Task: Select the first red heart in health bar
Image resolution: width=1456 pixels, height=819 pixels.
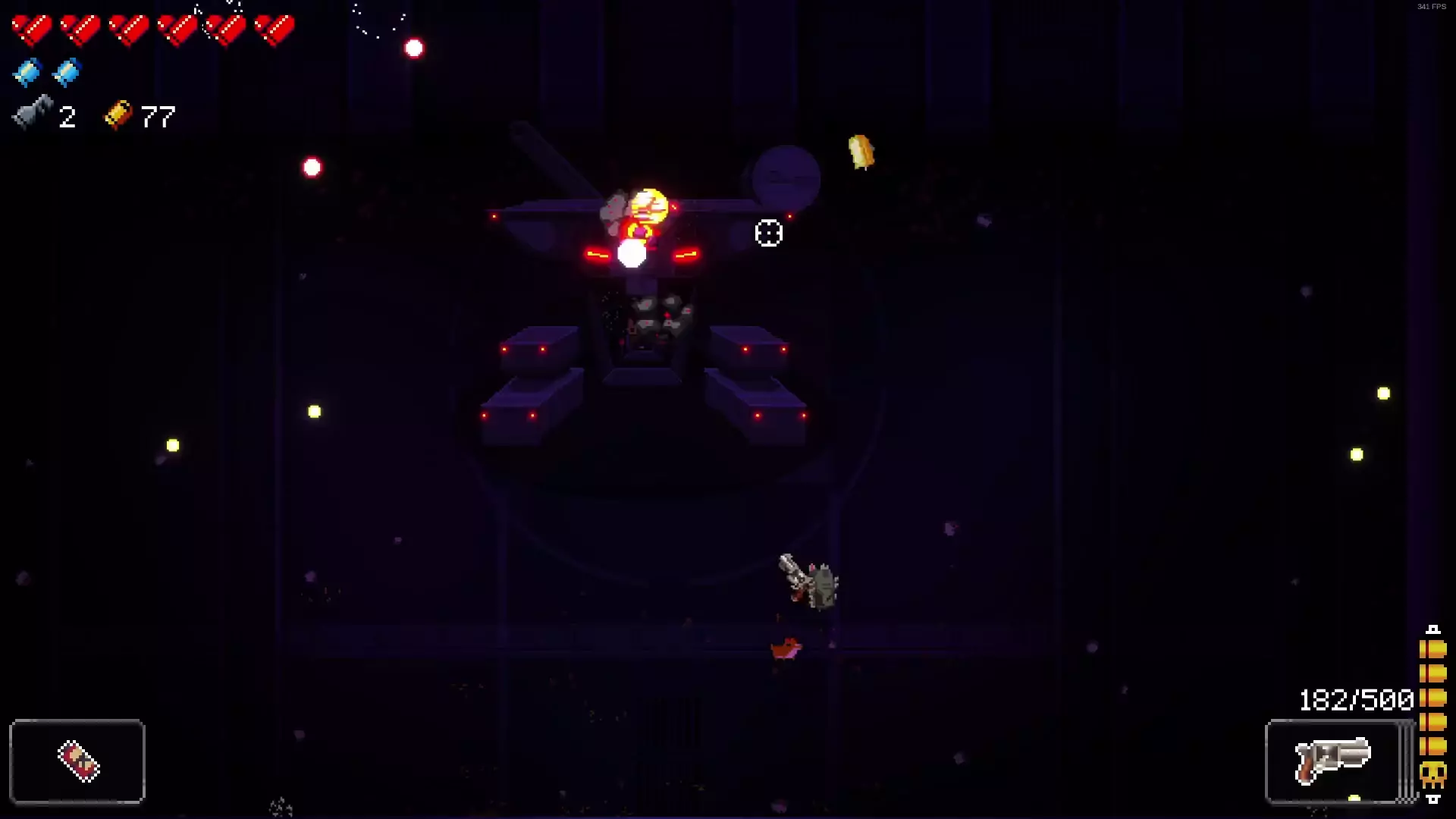Action: point(30,29)
